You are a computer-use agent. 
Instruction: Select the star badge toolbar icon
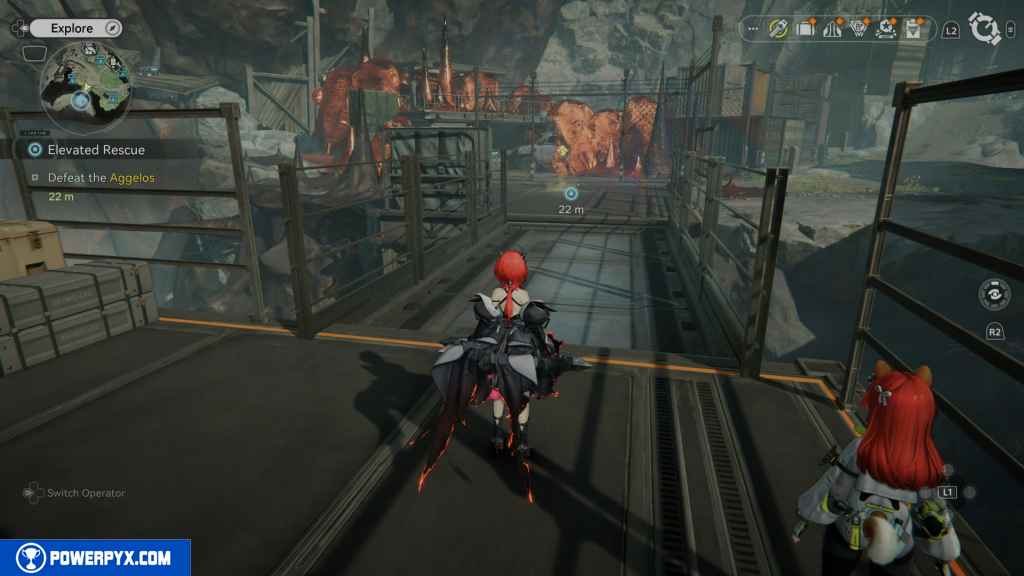pyautogui.click(x=885, y=29)
